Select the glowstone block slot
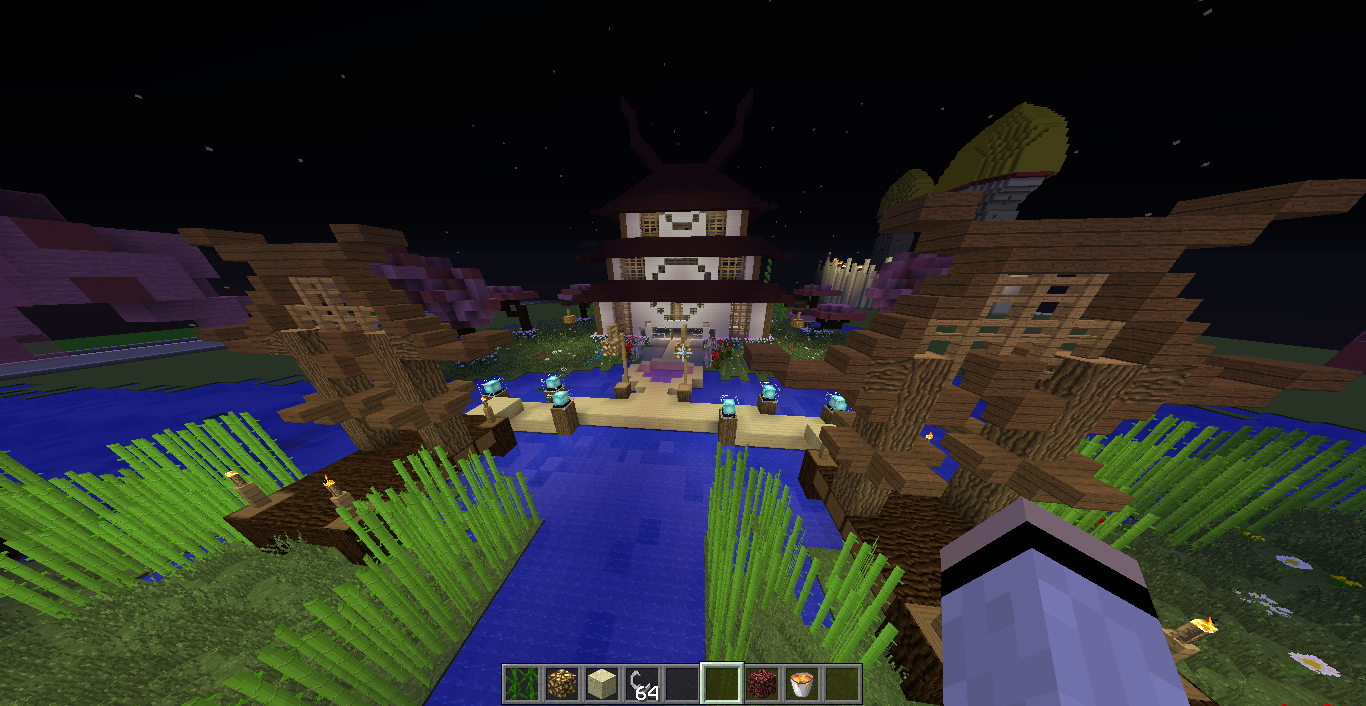Screen dimensions: 1366x706 tap(561, 684)
